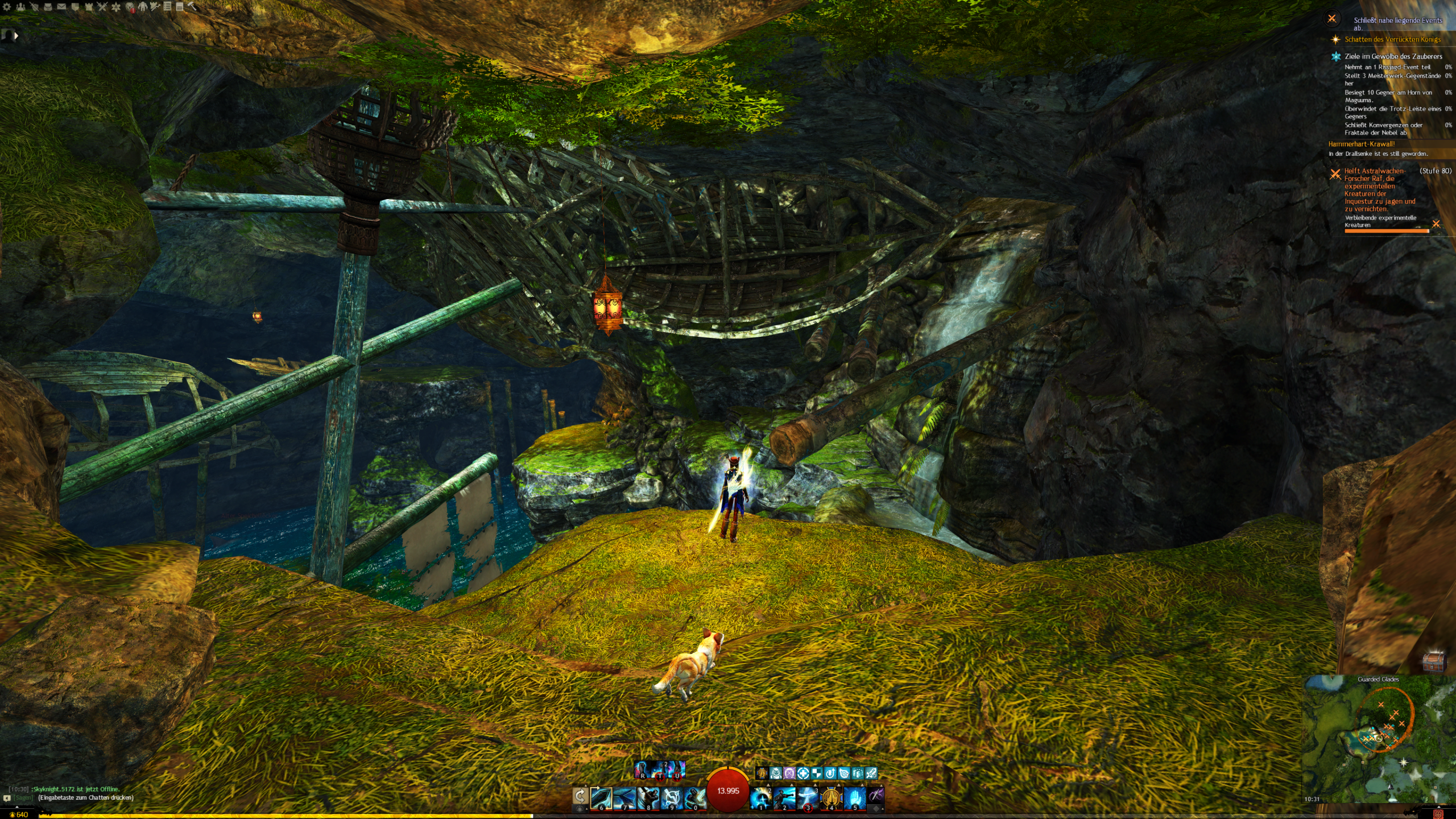The width and height of the screenshot is (1456, 819).
Task: Open the game menu gear icon
Action: pos(7,7)
